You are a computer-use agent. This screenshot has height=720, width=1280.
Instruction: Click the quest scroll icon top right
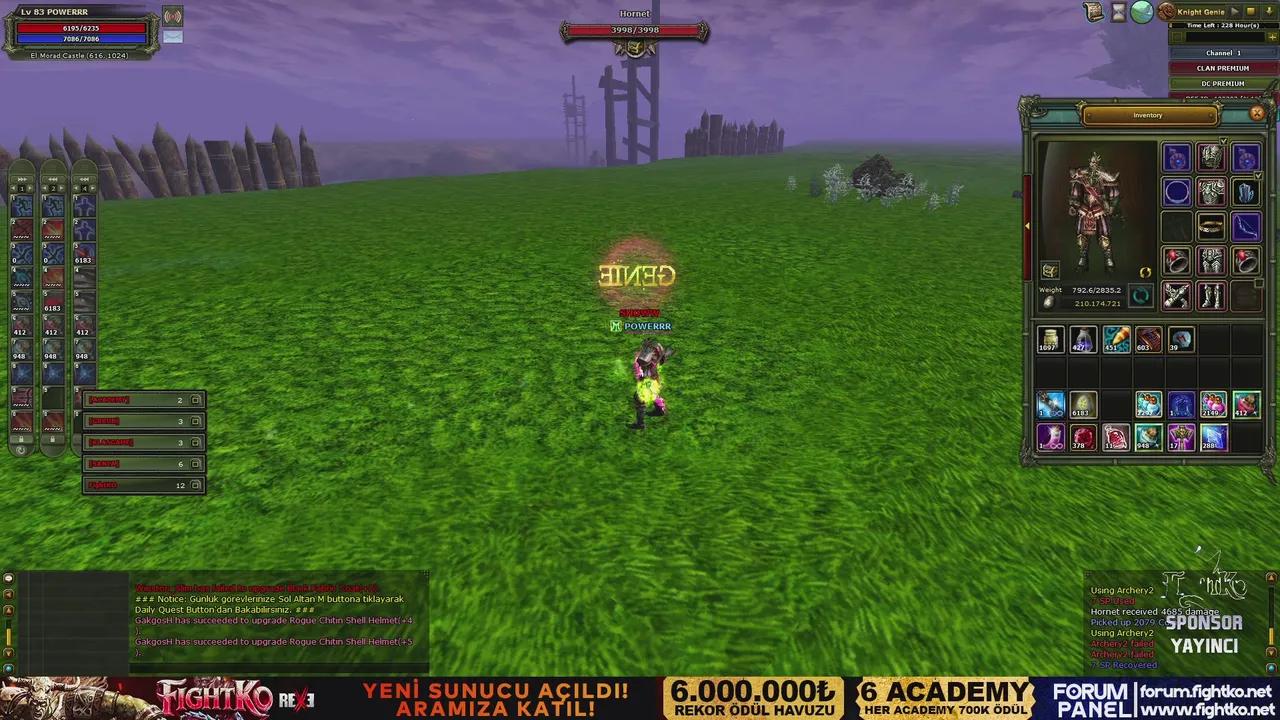(1093, 11)
